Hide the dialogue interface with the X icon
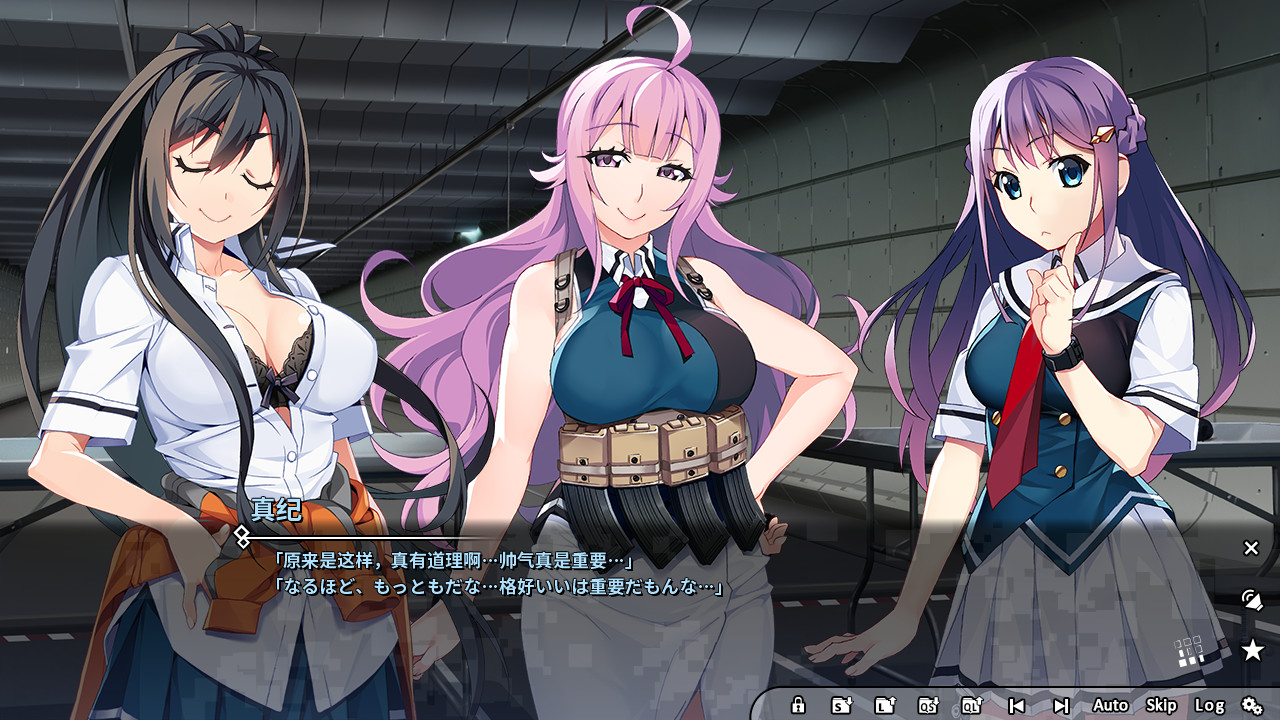Screen dimensions: 1280x720 1251,548
